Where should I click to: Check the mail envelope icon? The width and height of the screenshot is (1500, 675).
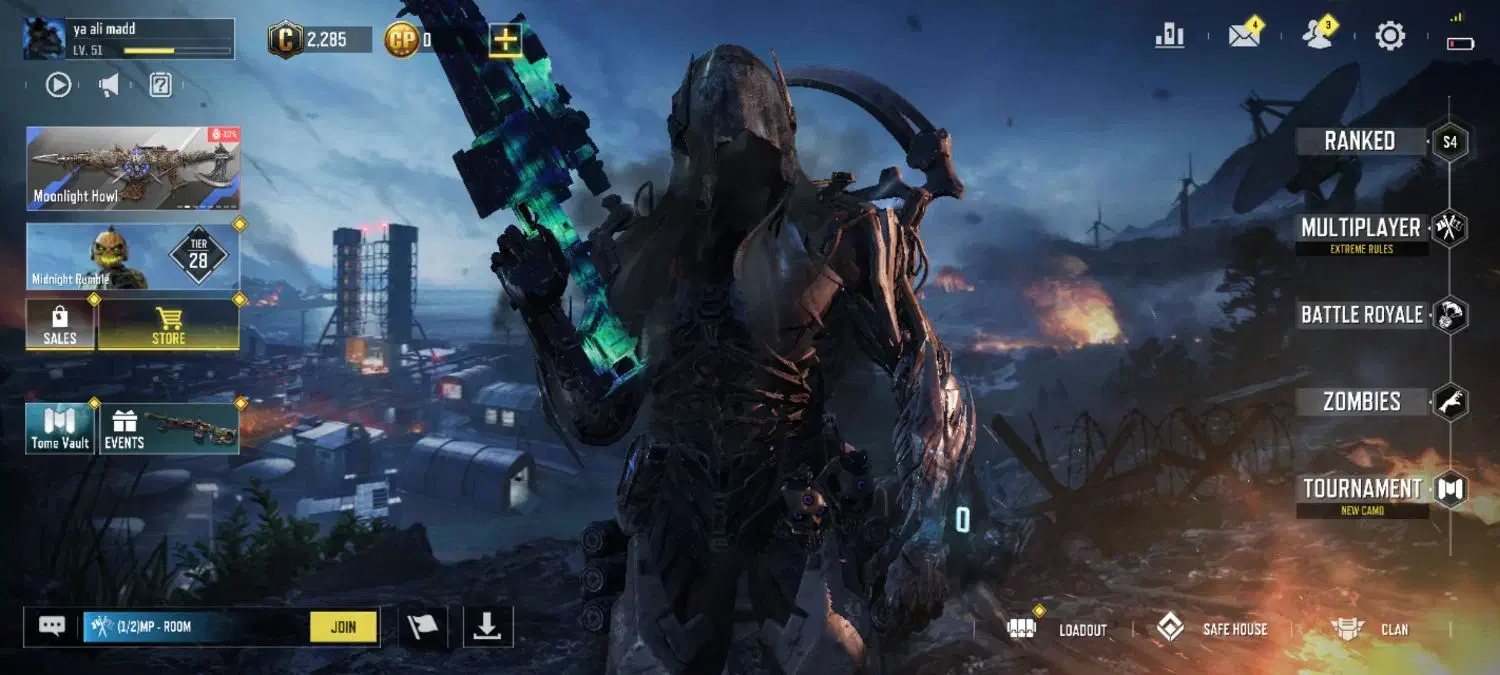(x=1244, y=36)
